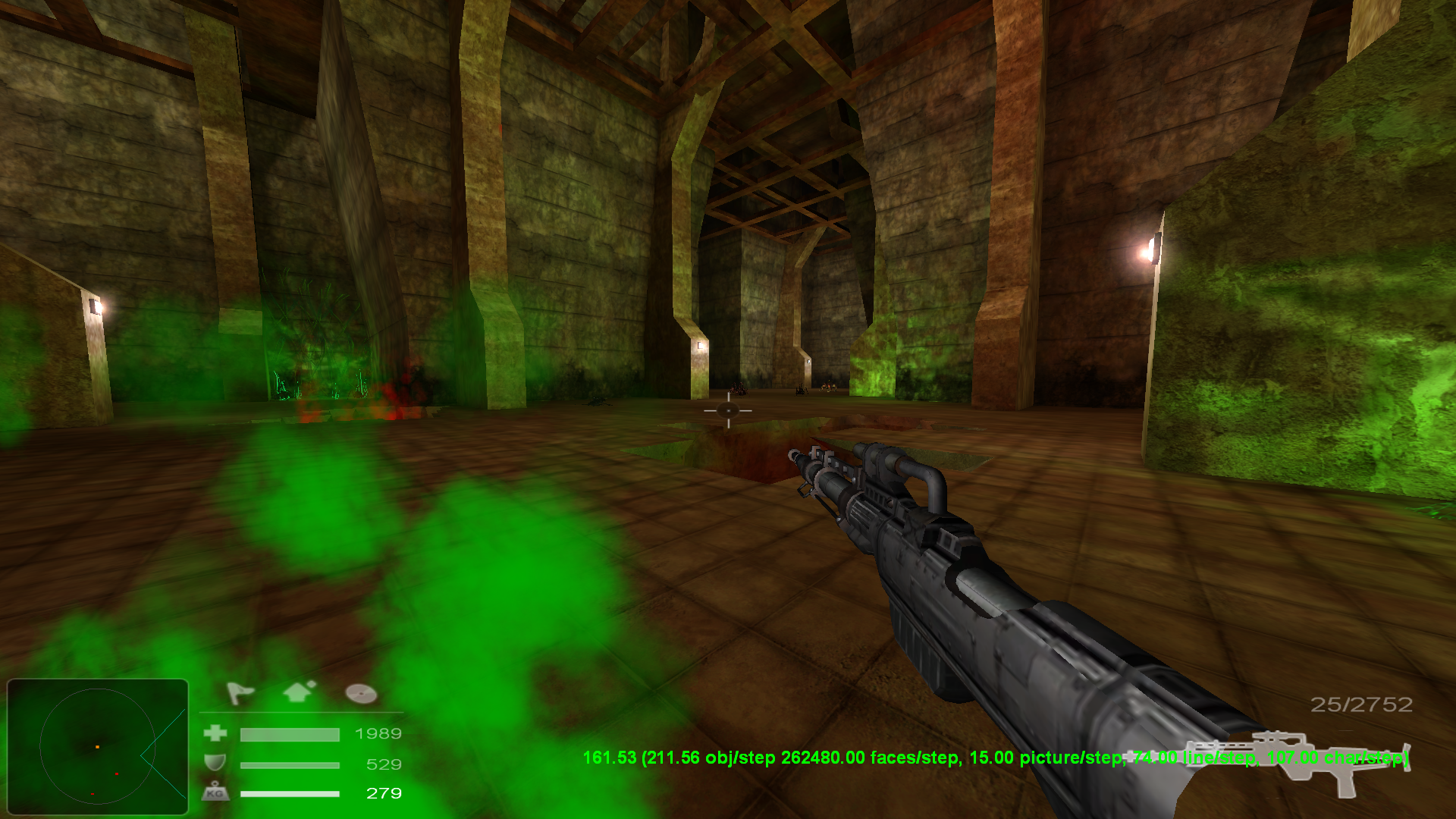This screenshot has width=1456, height=819.
Task: Toggle the house indicator above the stats divider
Action: [x=297, y=692]
